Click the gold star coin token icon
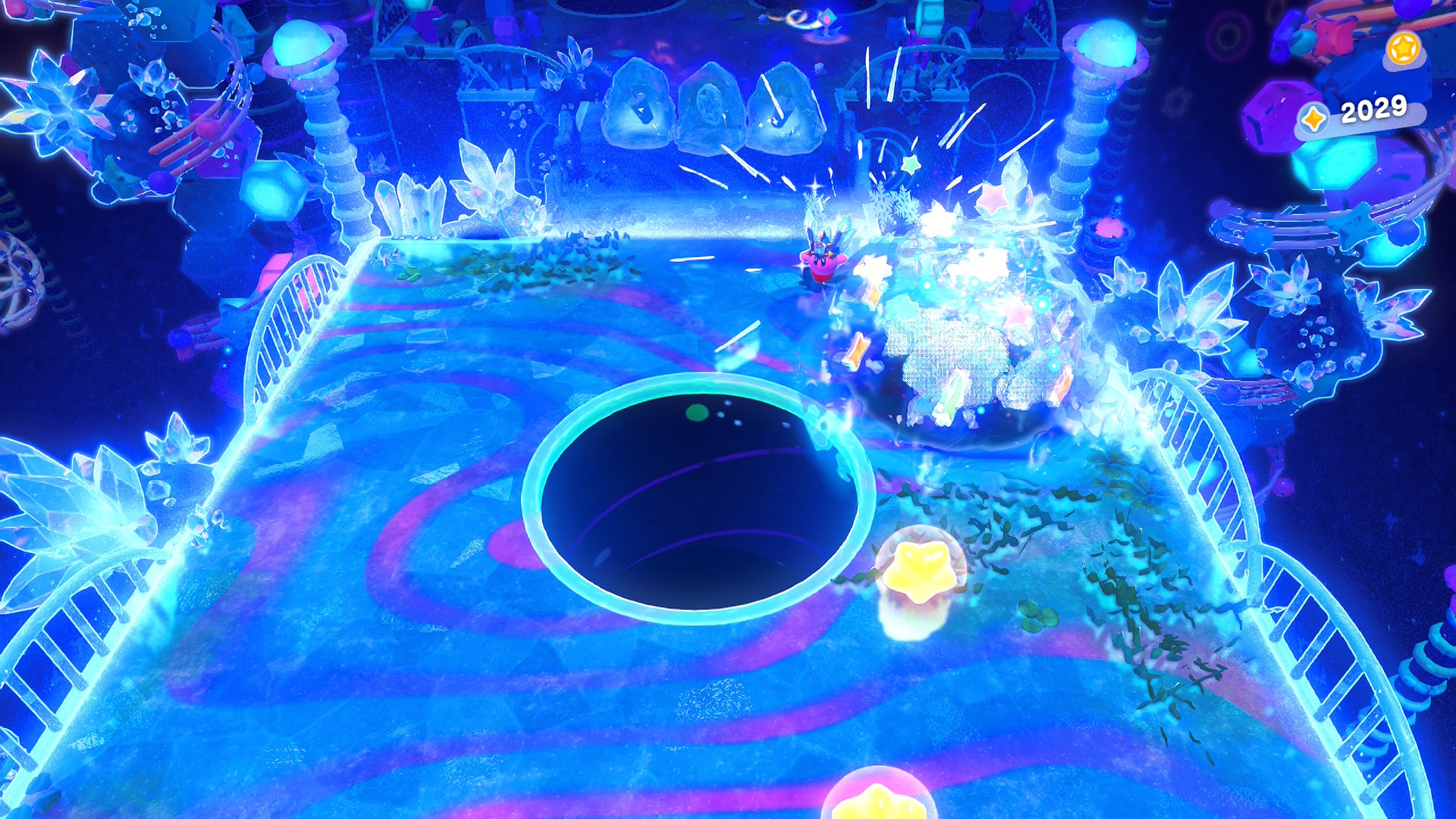 pos(1403,49)
